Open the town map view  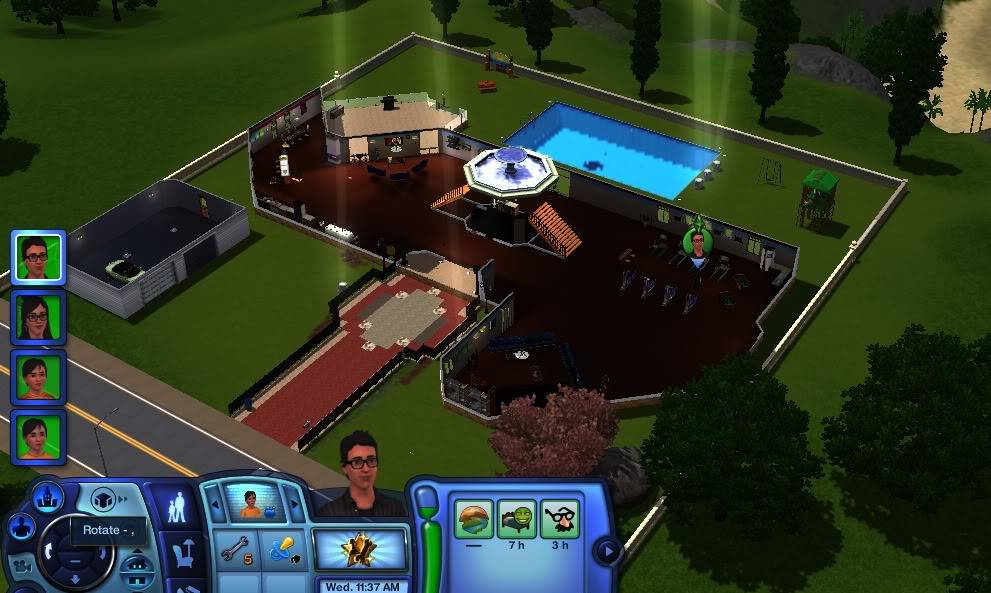click(47, 496)
